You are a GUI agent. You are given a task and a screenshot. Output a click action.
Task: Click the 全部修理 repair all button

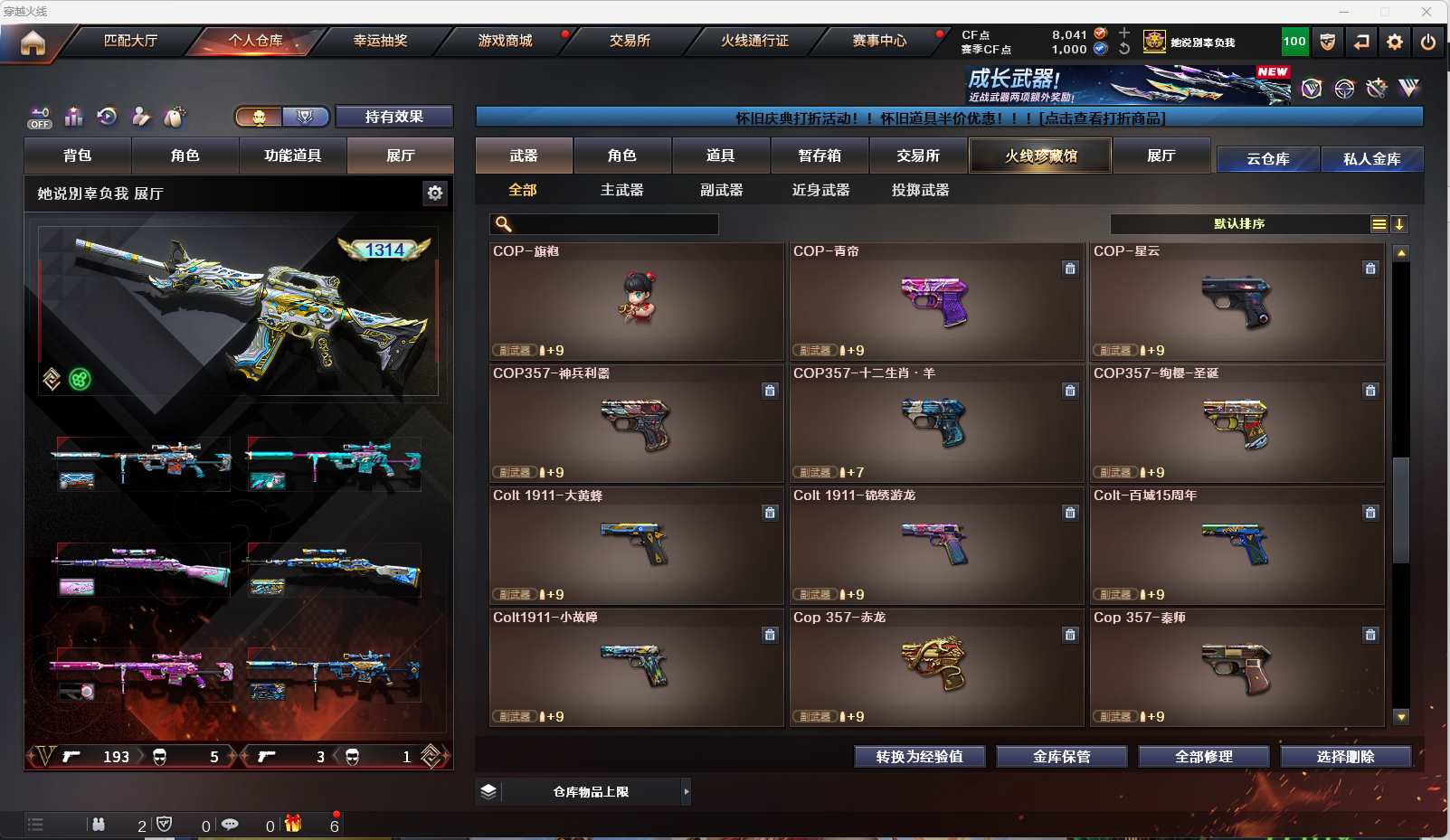tap(1203, 757)
